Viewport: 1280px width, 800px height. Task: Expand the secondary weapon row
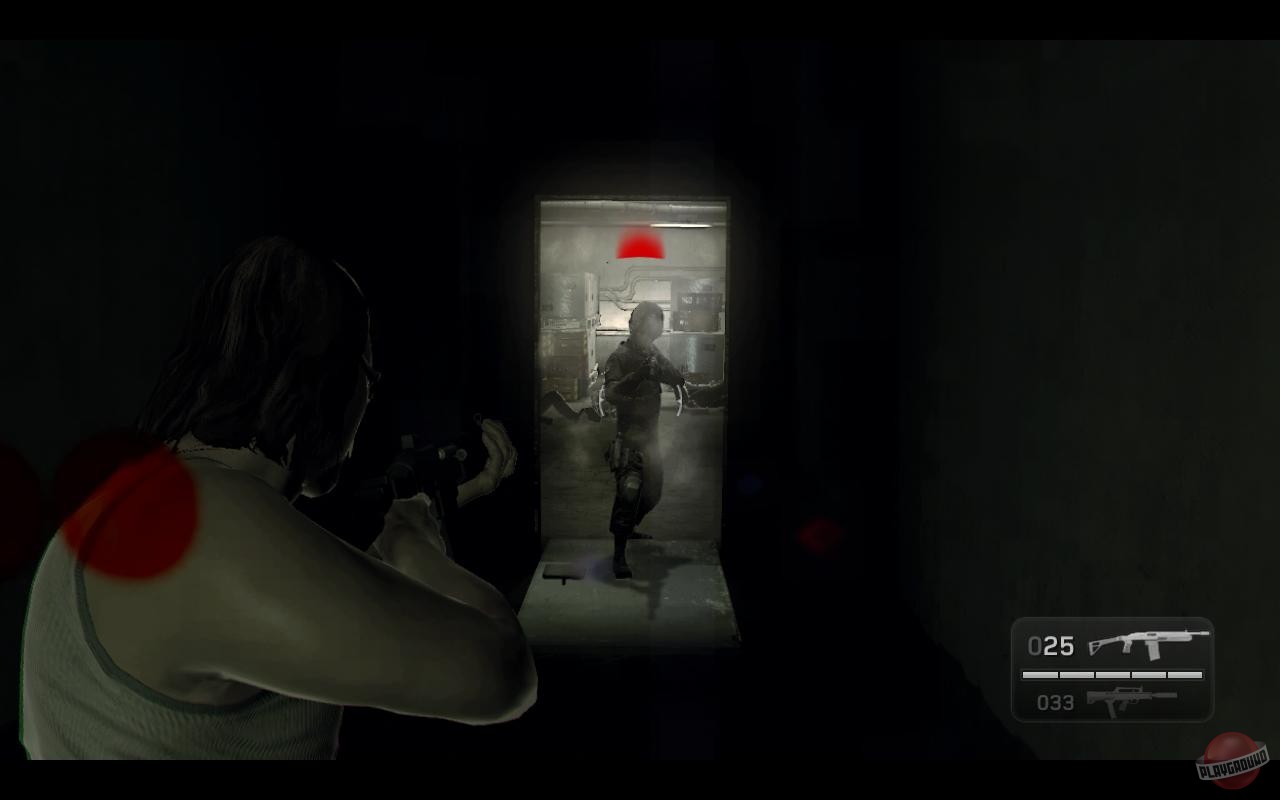point(1110,701)
